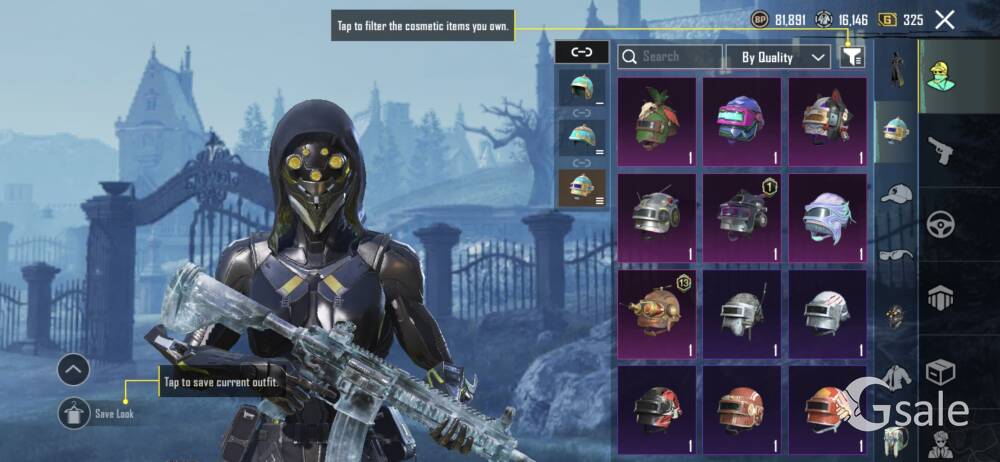The width and height of the screenshot is (1000, 462).
Task: Select the baseball cap subcategory
Action: click(896, 194)
